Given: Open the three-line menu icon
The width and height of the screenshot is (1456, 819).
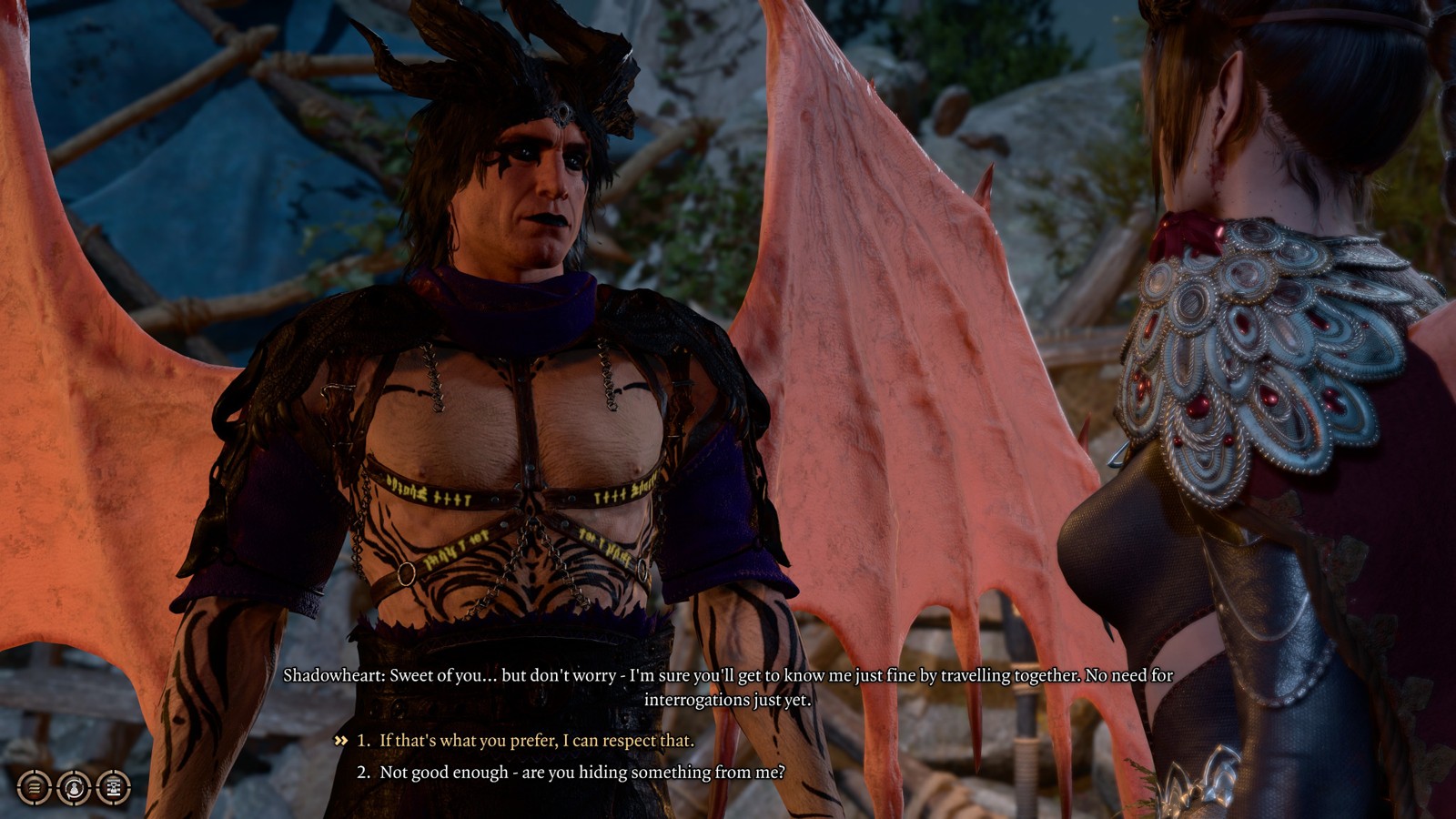Looking at the screenshot, I should point(35,787).
